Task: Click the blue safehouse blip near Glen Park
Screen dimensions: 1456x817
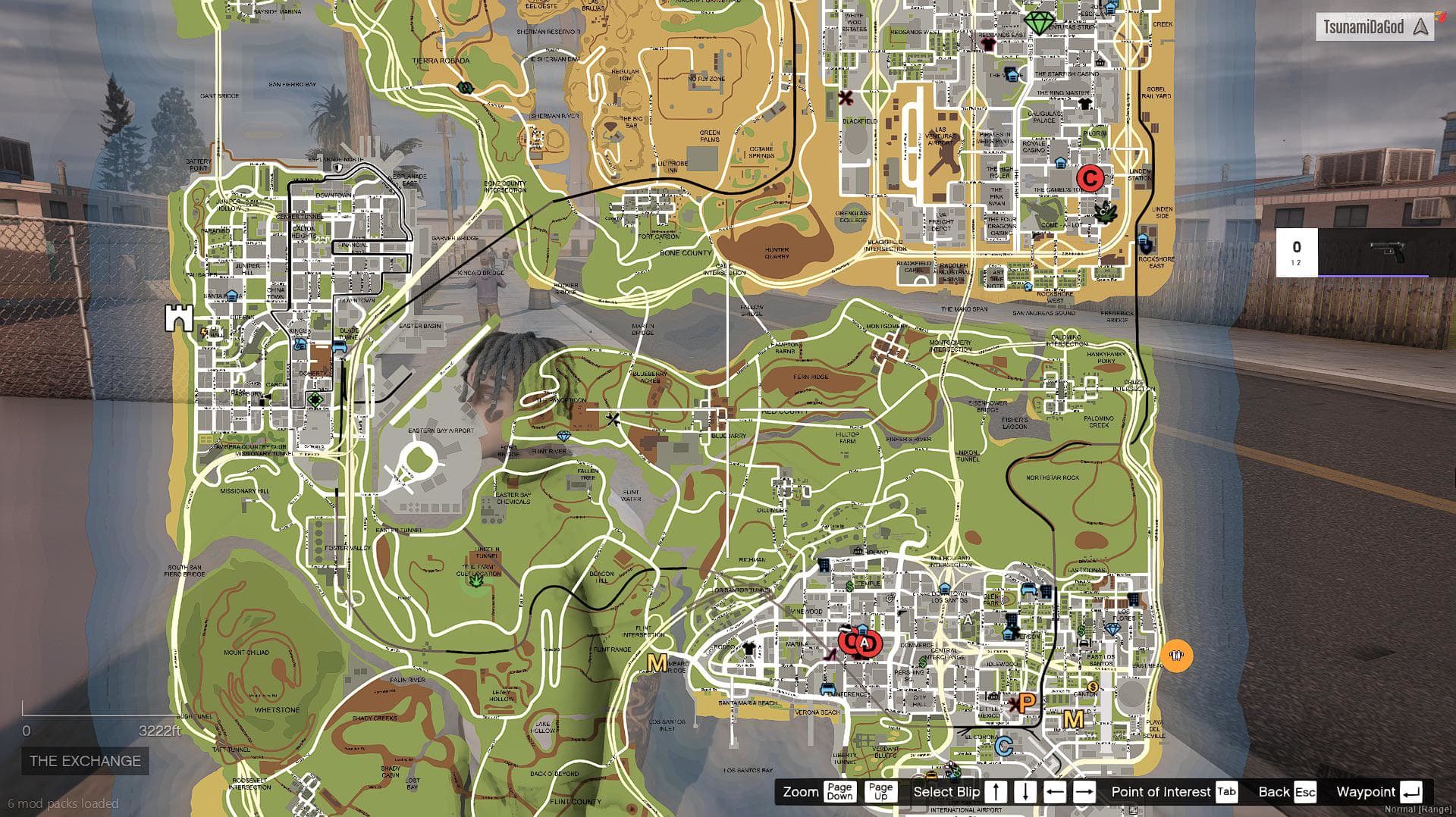Action: click(1009, 635)
